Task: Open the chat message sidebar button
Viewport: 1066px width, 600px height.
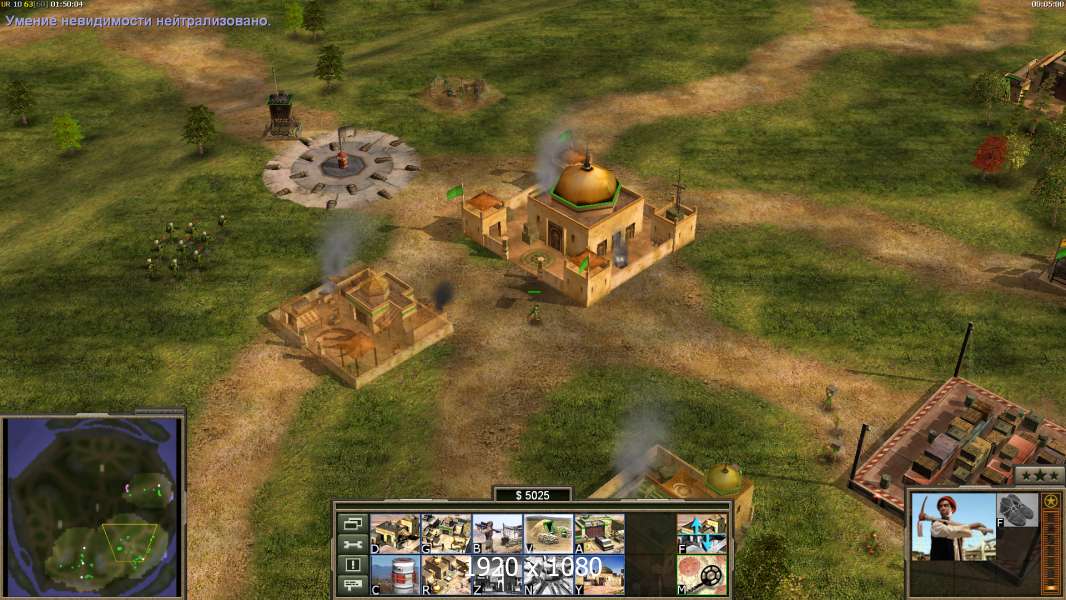Action: pyautogui.click(x=351, y=586)
